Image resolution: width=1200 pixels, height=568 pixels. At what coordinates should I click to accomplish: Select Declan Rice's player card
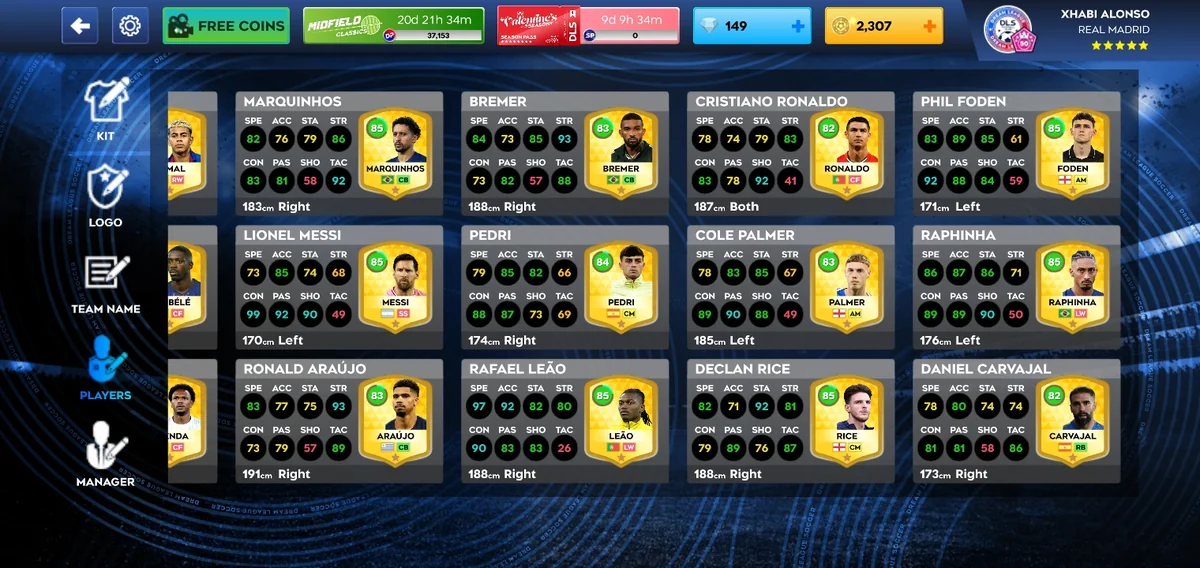click(790, 422)
